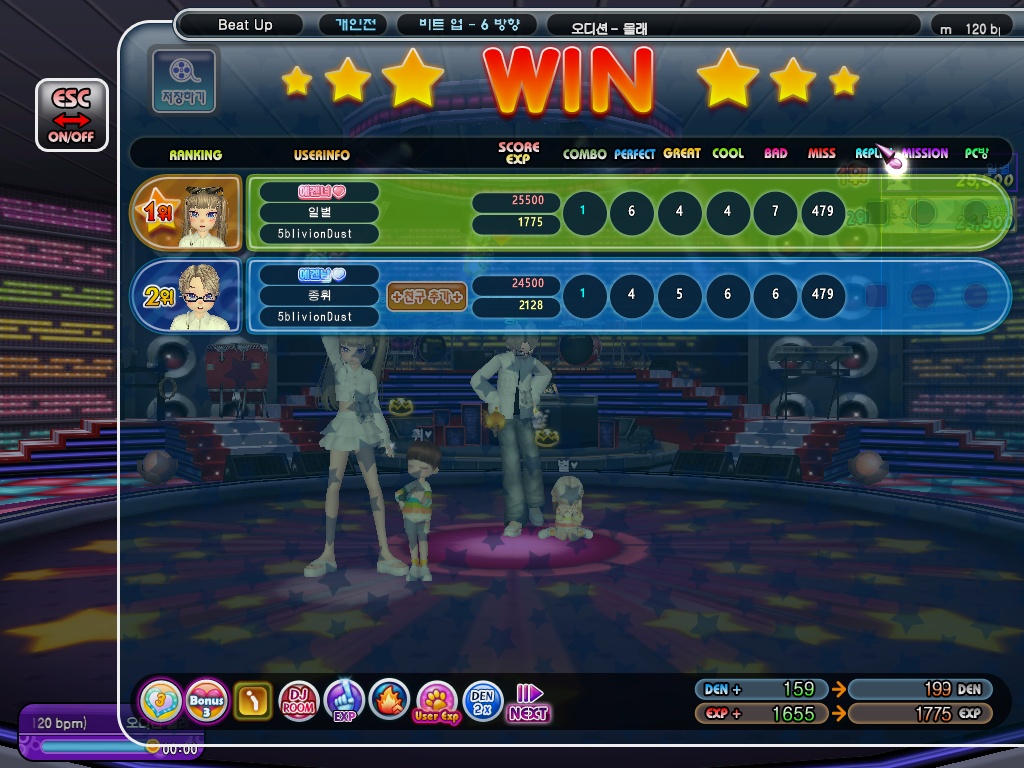Continue with the NEXT button
The width and height of the screenshot is (1024, 768).
(527, 702)
